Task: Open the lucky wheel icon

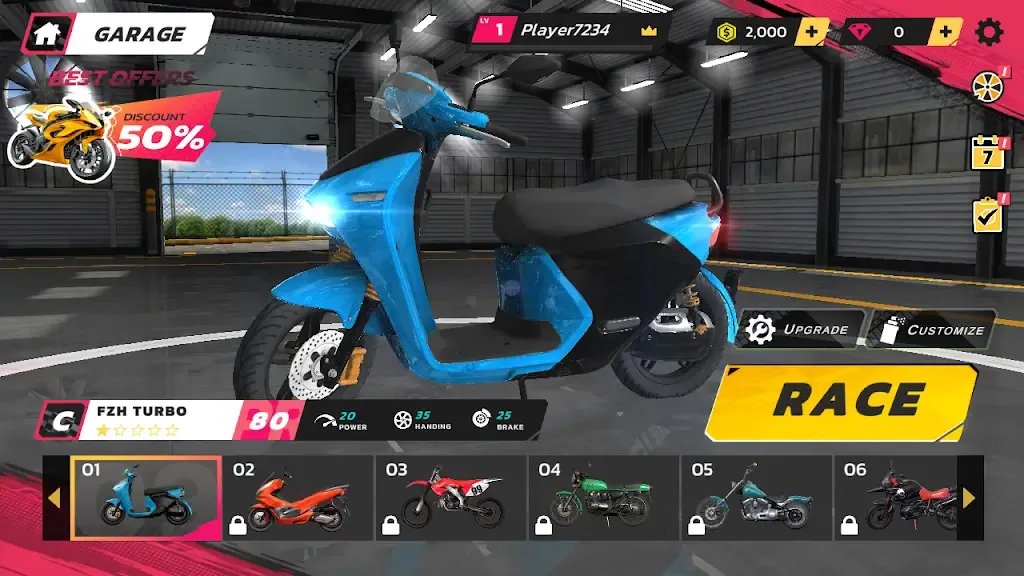Action: point(988,87)
